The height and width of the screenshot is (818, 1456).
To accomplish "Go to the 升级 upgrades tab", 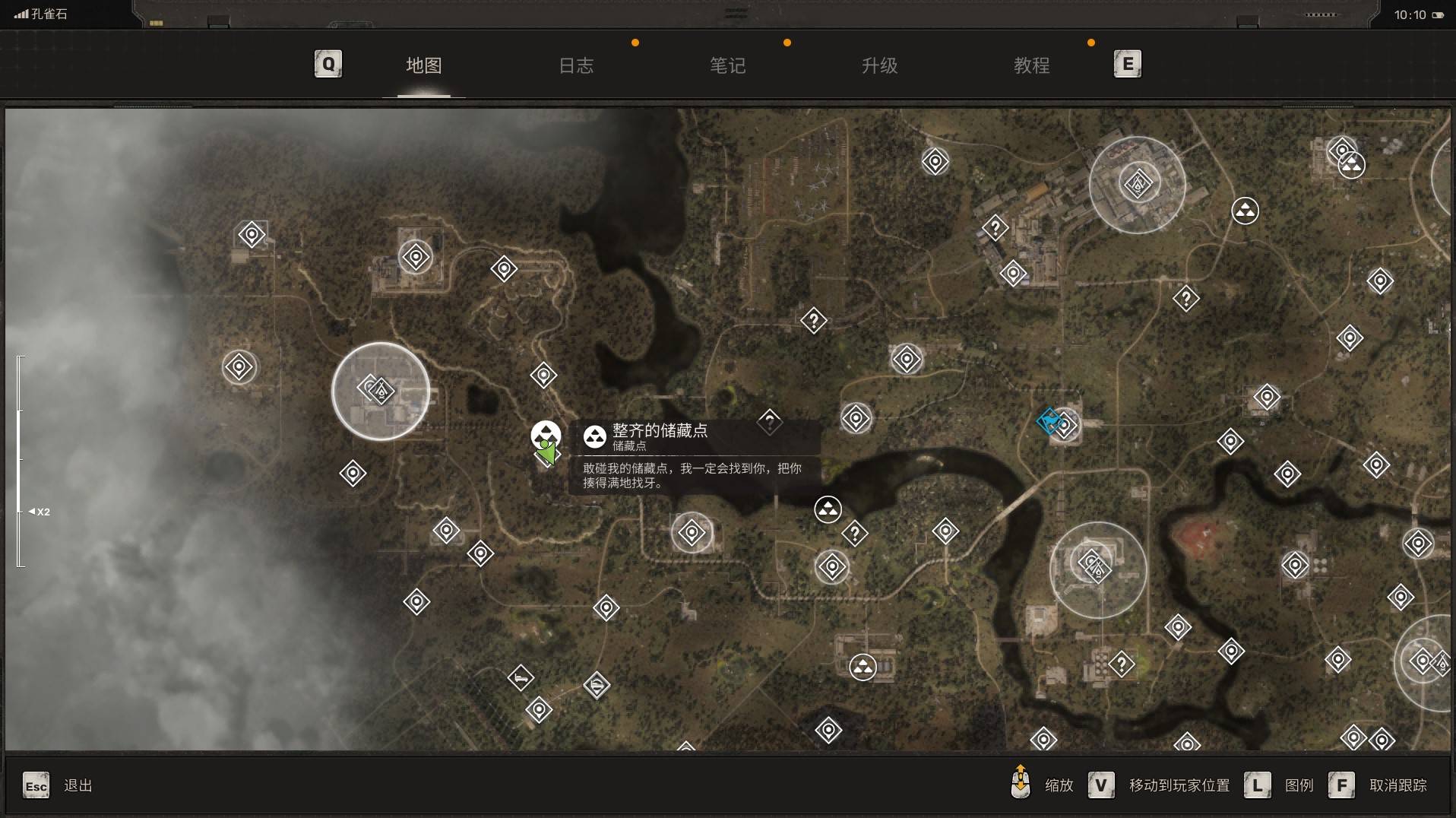I will [x=879, y=66].
